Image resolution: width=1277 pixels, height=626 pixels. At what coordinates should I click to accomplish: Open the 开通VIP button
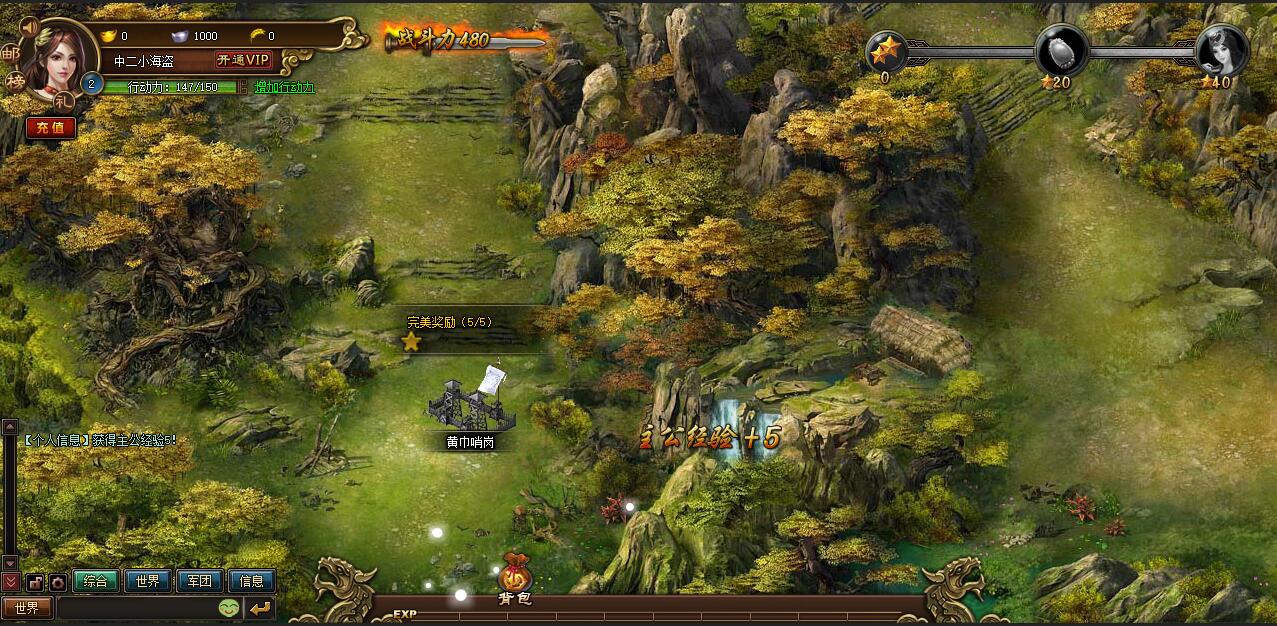[x=244, y=60]
